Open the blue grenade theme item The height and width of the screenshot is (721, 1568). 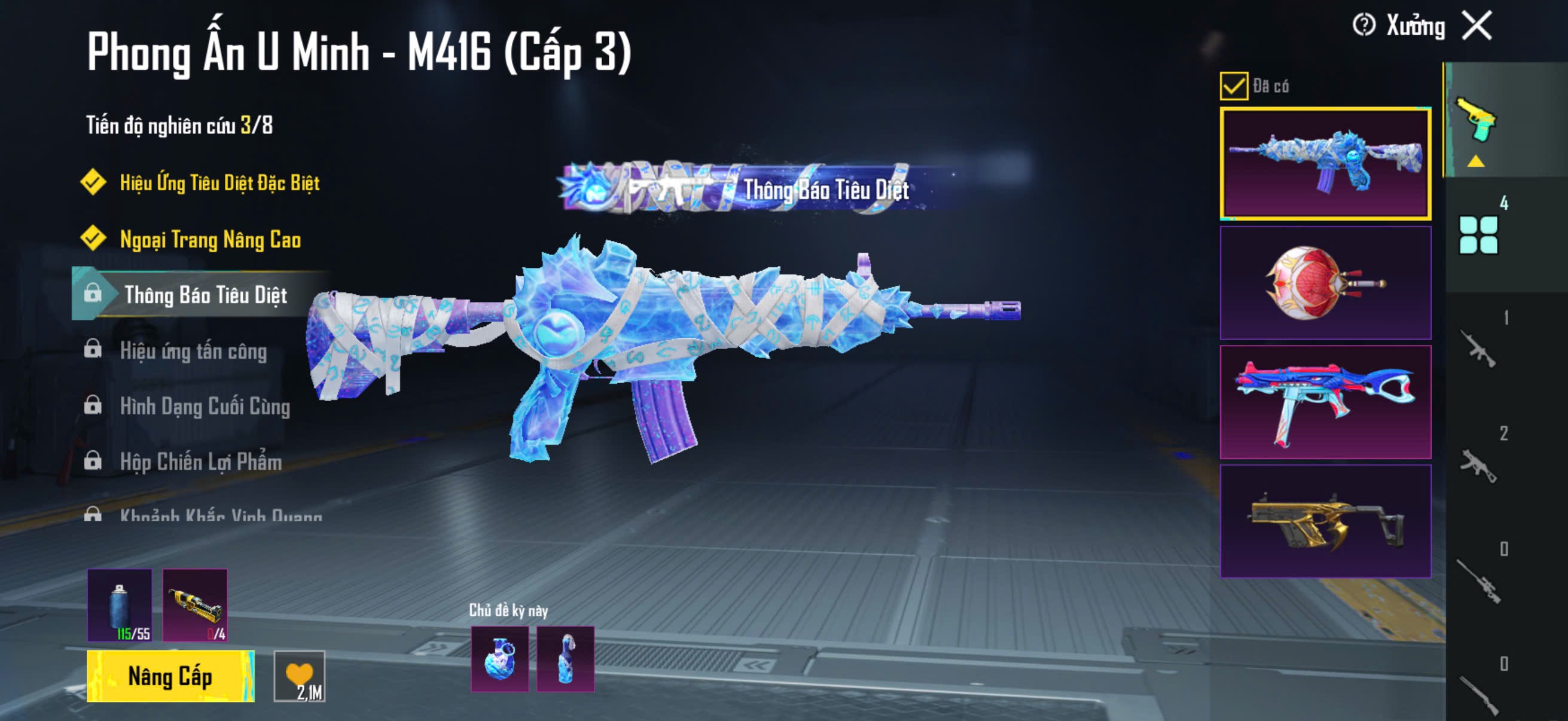500,659
